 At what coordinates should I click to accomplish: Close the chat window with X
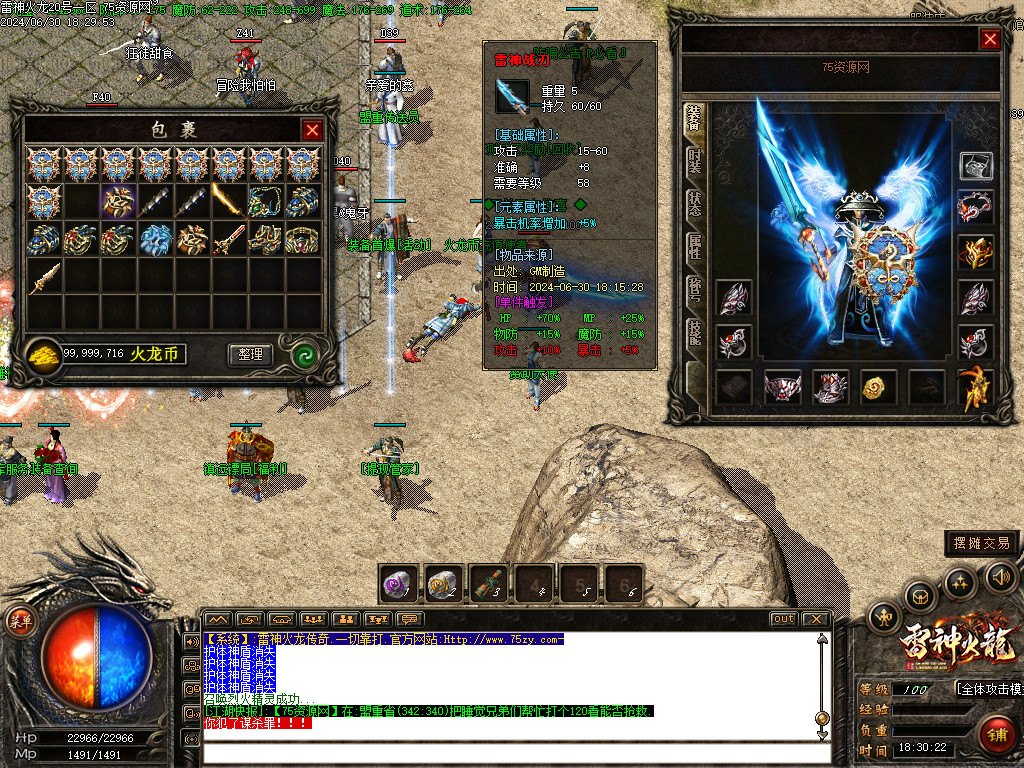pos(815,619)
